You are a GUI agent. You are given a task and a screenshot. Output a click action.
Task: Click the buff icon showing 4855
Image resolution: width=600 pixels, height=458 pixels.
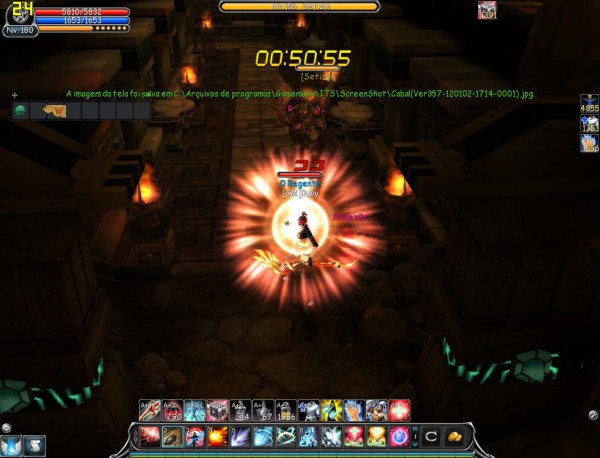(589, 104)
